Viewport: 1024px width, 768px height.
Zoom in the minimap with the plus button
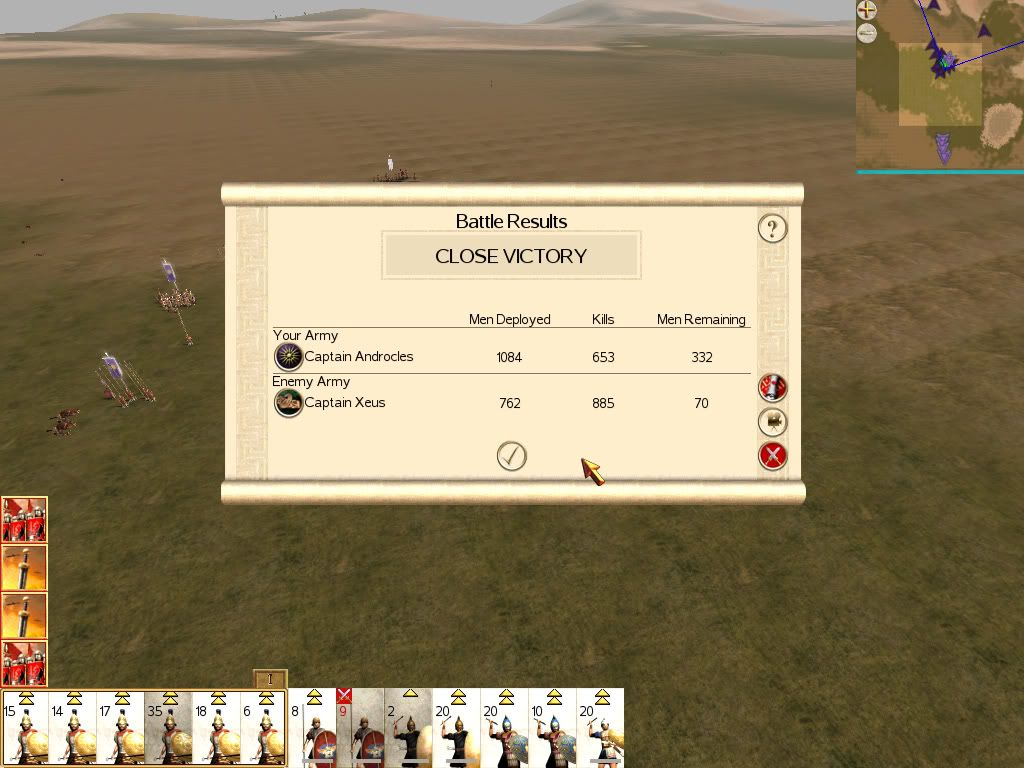point(867,11)
